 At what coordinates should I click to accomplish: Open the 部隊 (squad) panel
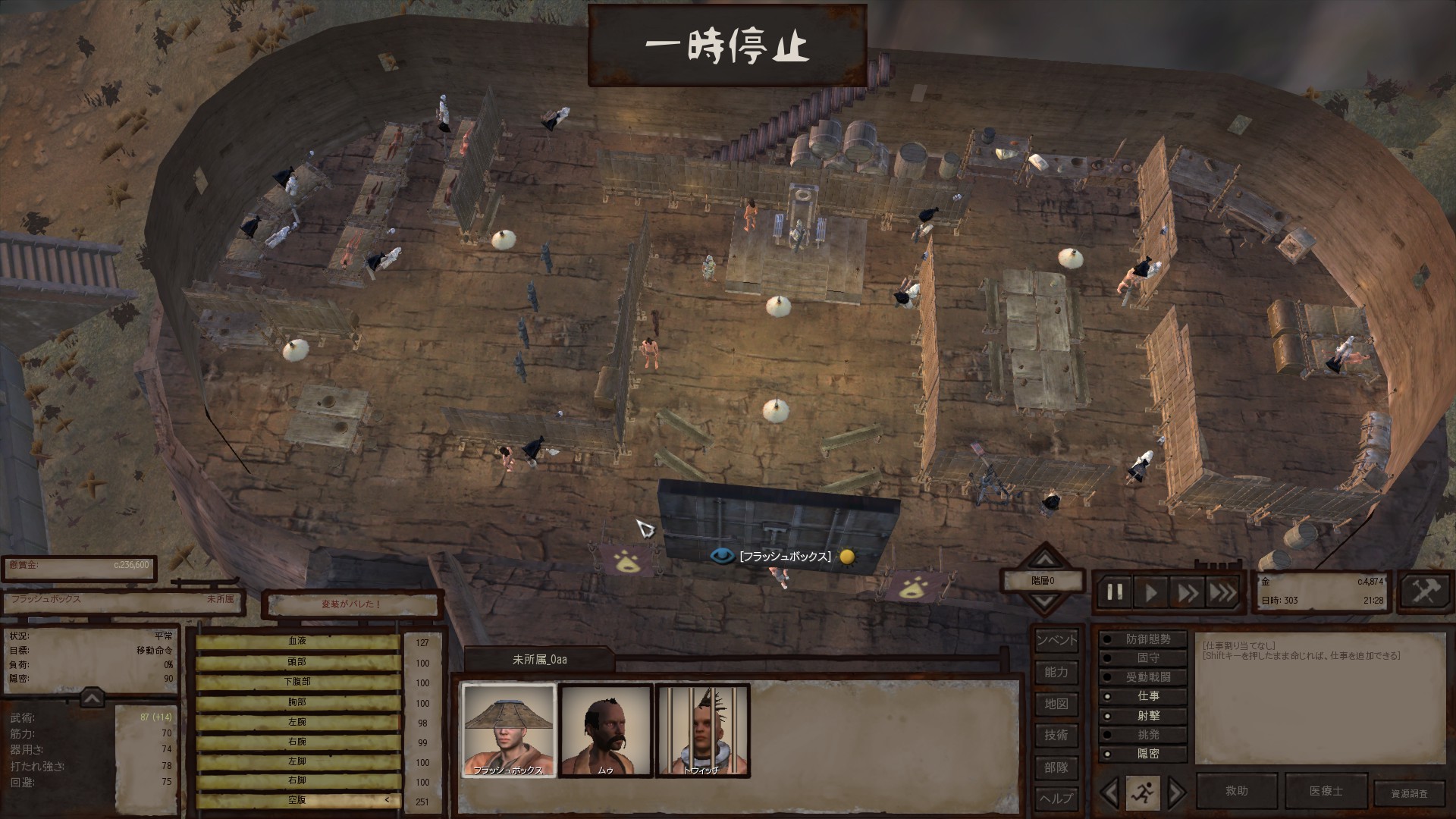coord(1056,767)
